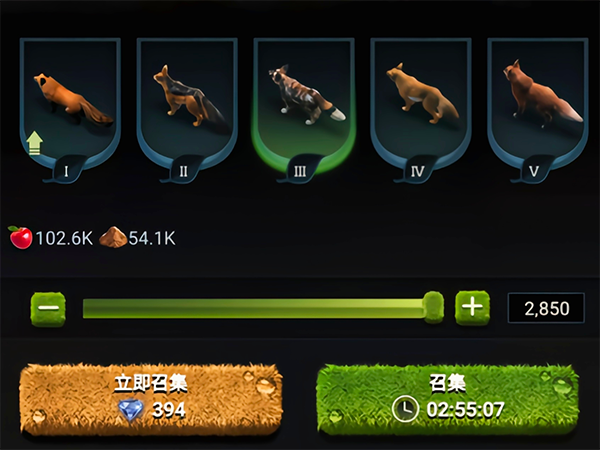
Task: Increase summon quantity with the plus button
Action: coord(472,307)
